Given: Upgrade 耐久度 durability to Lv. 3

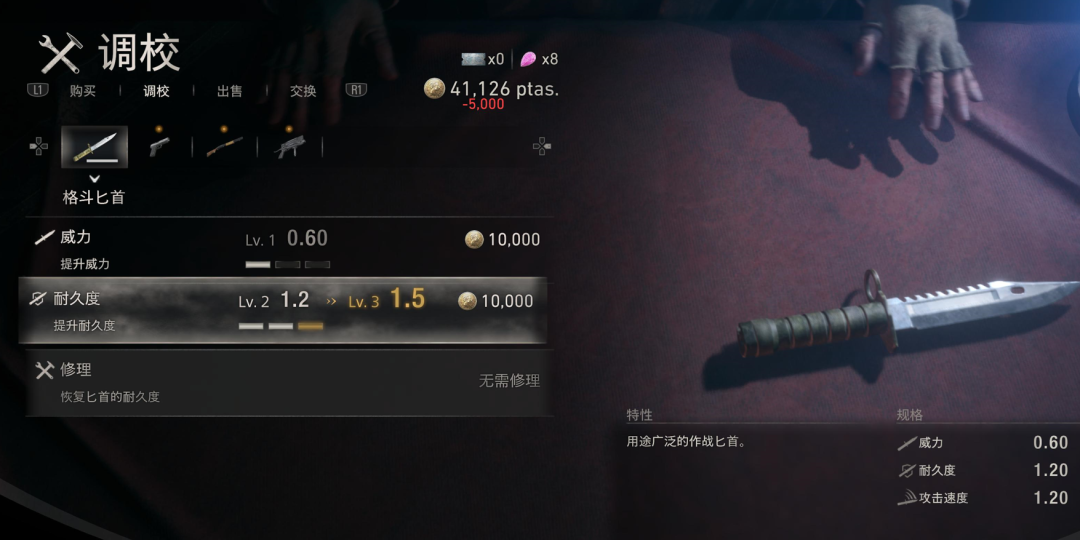Looking at the screenshot, I should (285, 310).
